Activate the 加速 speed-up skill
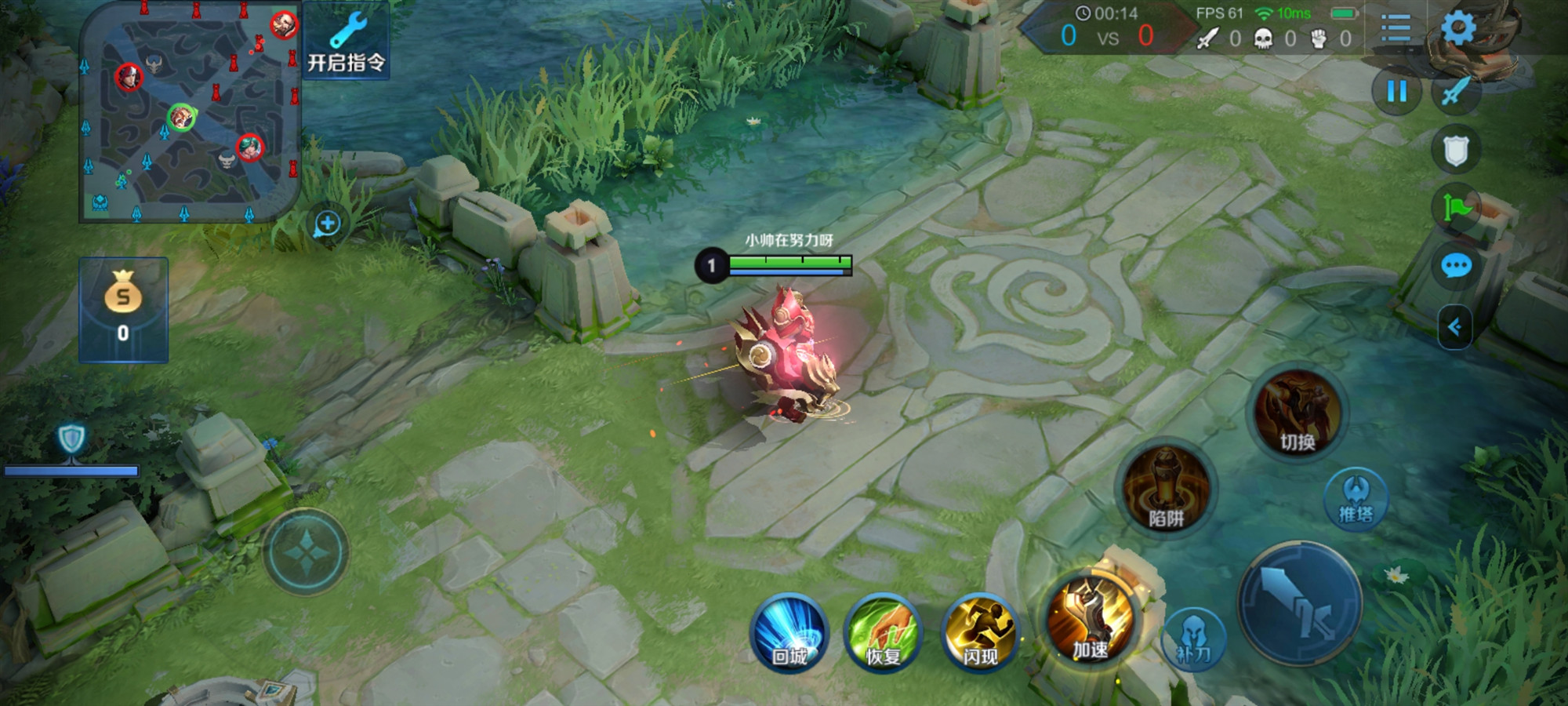The height and width of the screenshot is (706, 1568). (1091, 620)
